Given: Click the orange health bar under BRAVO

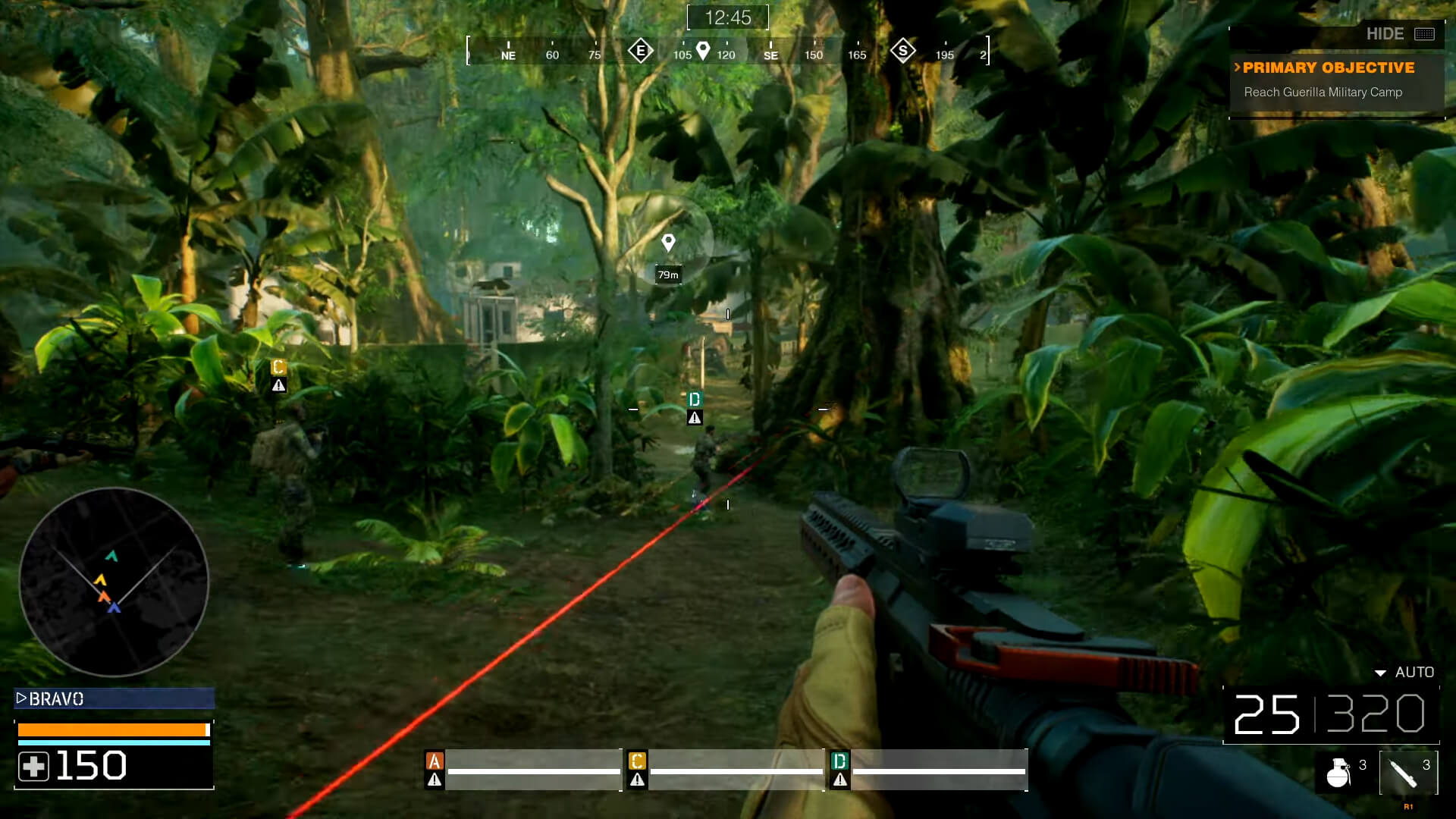Looking at the screenshot, I should coord(114,728).
